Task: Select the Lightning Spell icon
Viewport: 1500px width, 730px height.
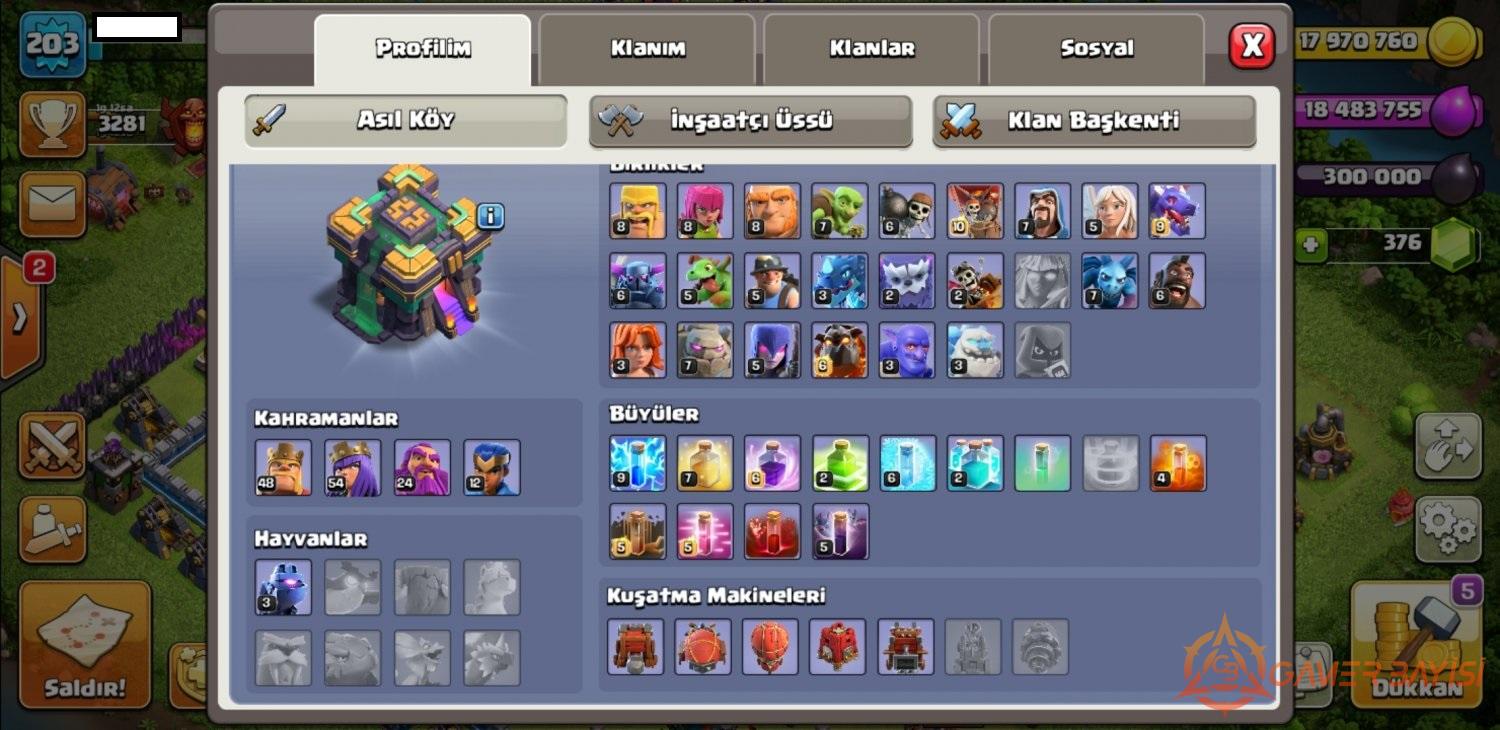Action: (x=637, y=463)
